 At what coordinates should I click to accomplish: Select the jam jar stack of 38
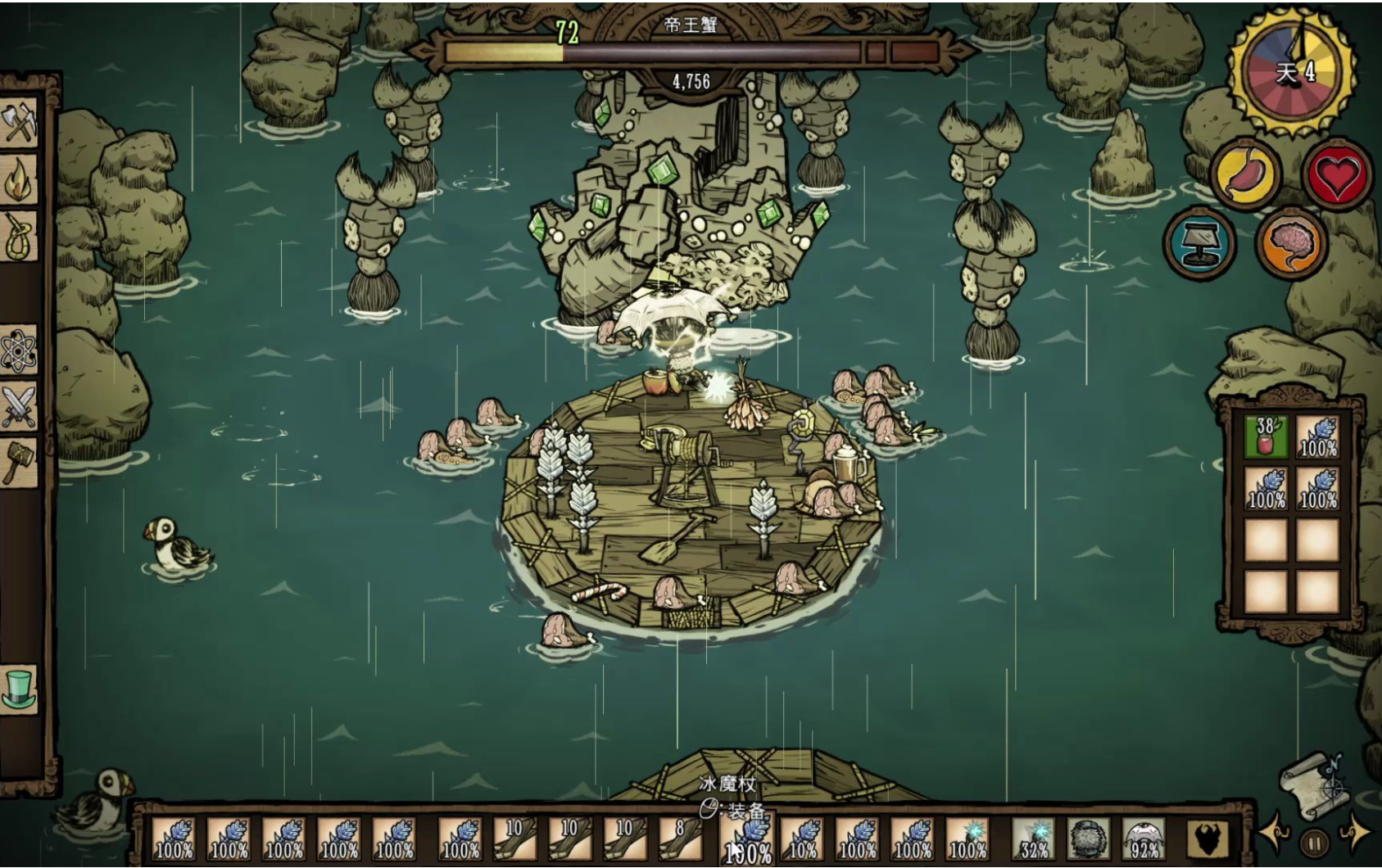(x=1266, y=436)
